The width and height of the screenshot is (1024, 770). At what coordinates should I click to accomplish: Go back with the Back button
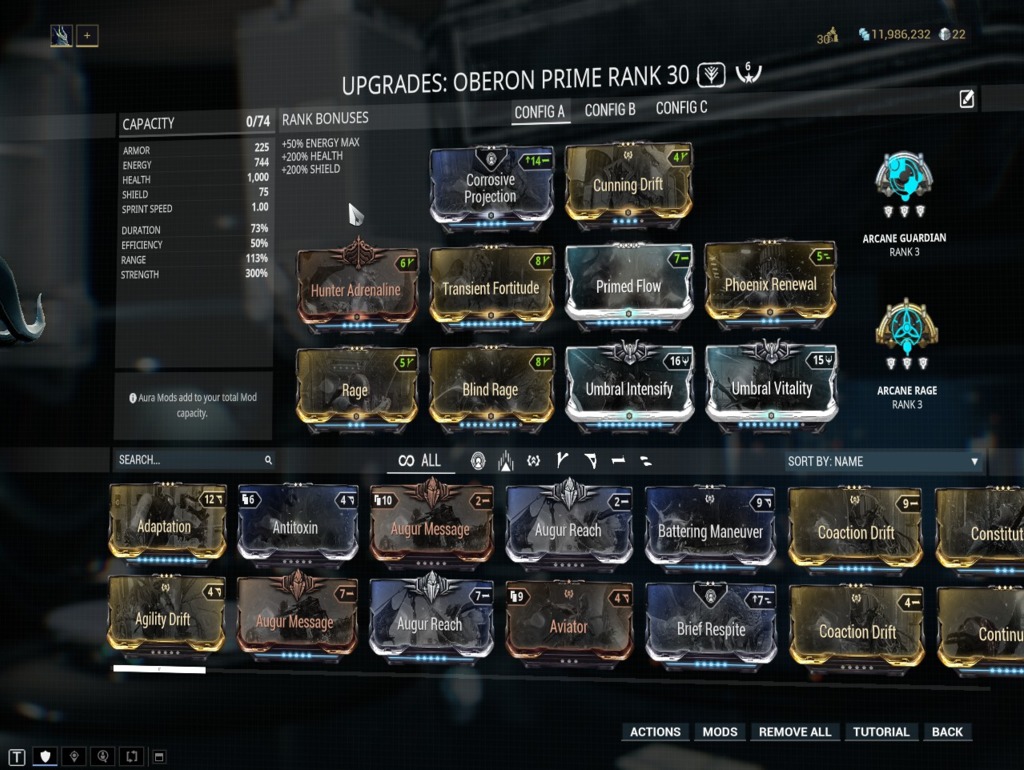[947, 732]
